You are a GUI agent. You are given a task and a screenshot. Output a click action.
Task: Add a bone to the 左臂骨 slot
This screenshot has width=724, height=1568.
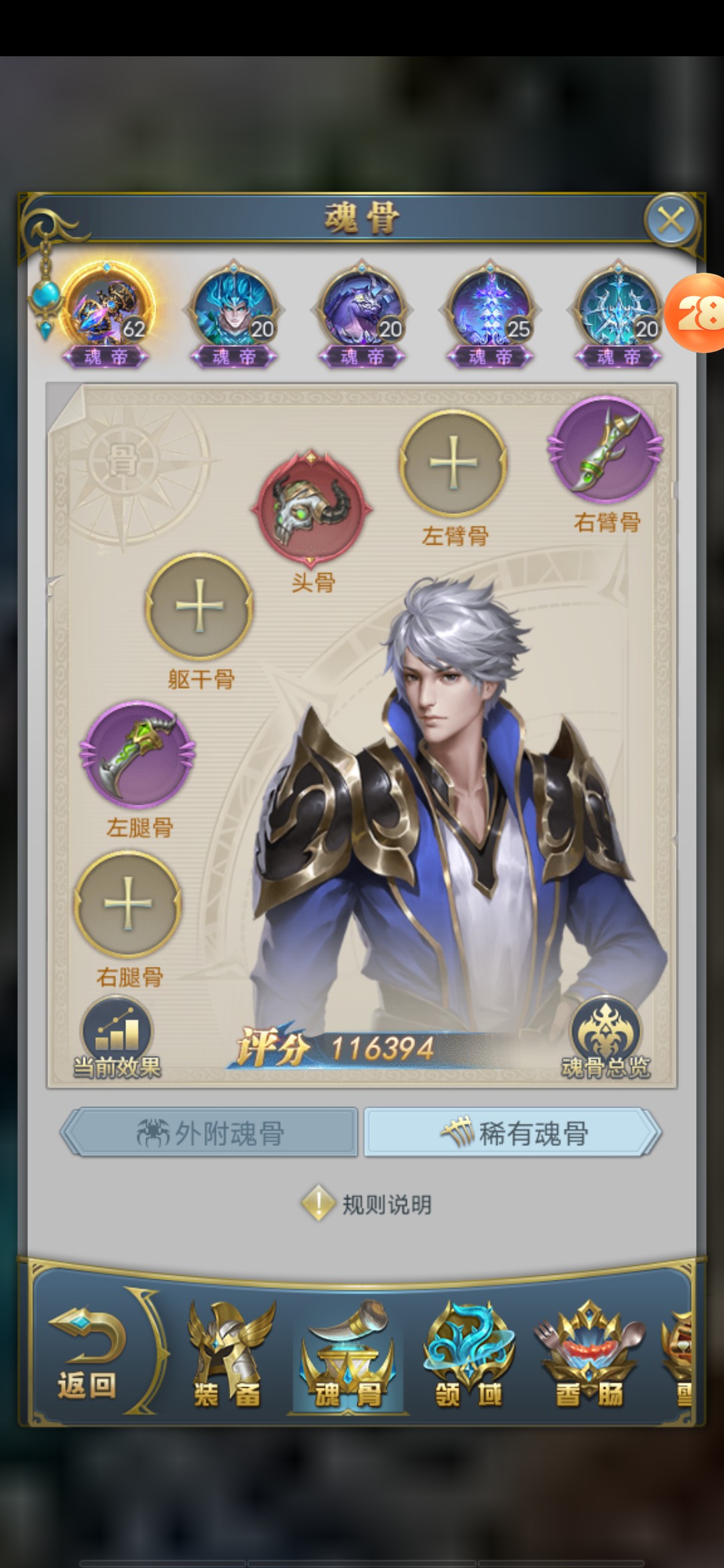tap(453, 463)
